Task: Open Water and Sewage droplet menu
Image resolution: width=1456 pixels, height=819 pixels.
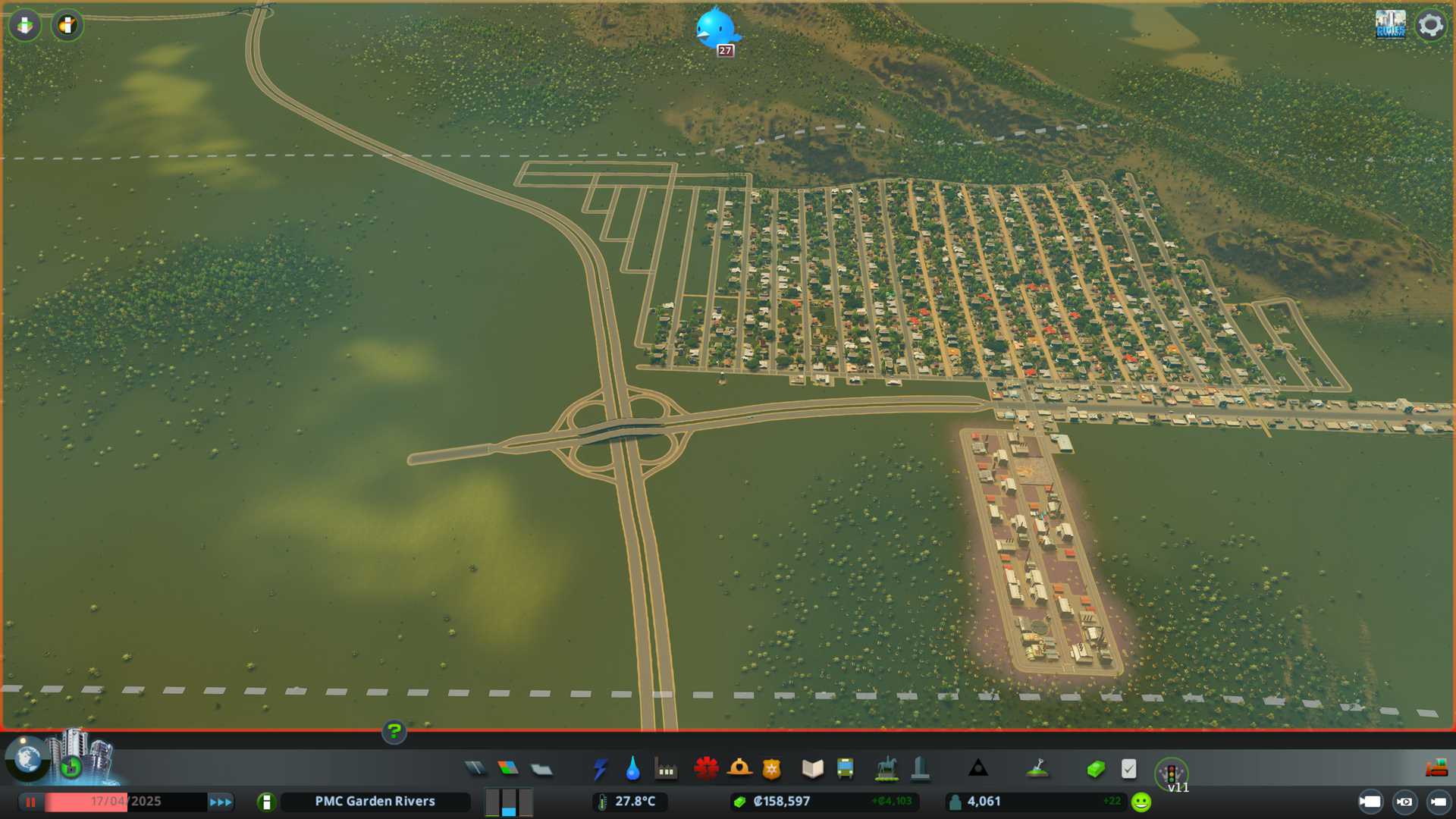Action: (632, 769)
